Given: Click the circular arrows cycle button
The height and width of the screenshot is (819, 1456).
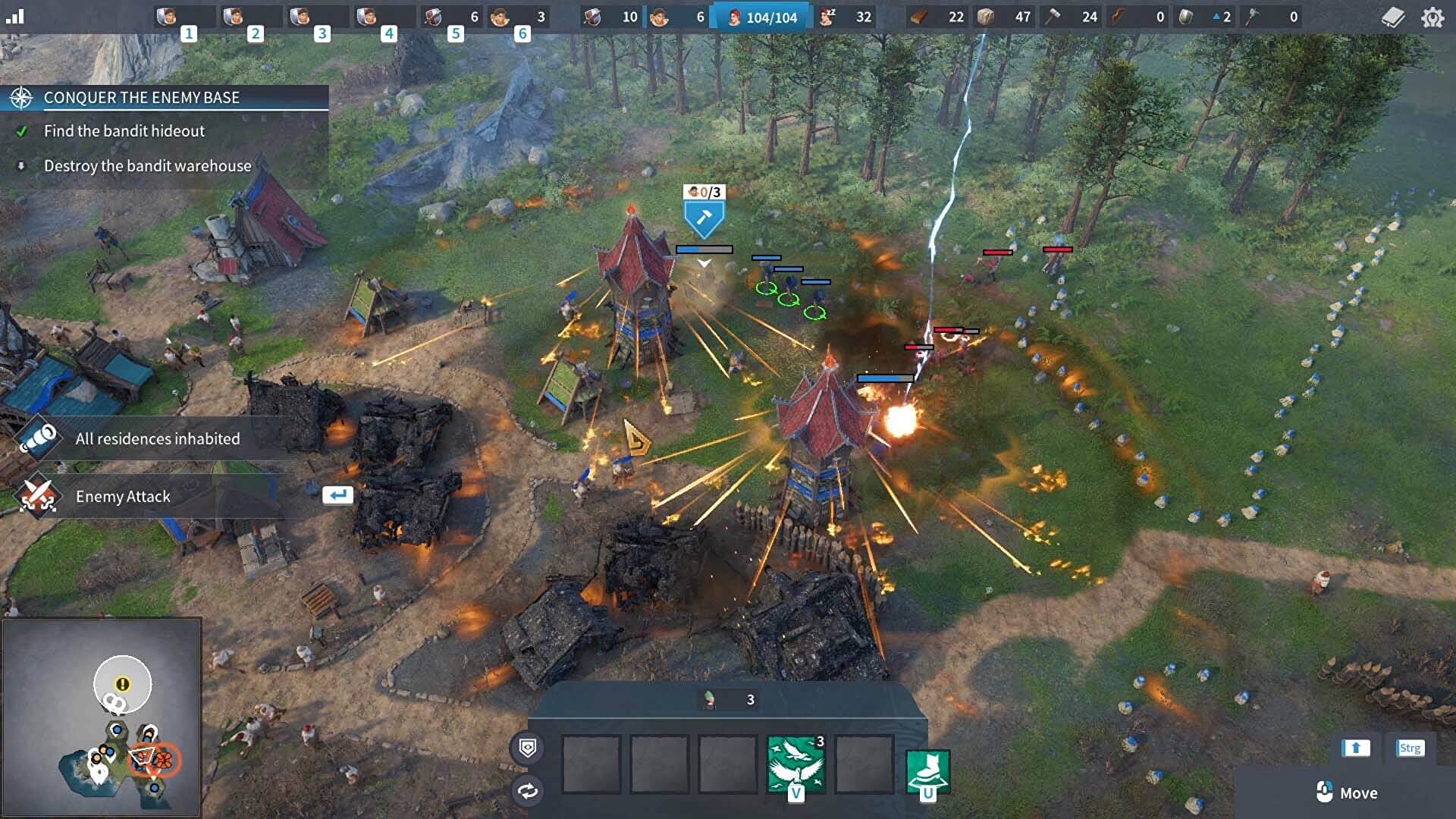Looking at the screenshot, I should 528,792.
